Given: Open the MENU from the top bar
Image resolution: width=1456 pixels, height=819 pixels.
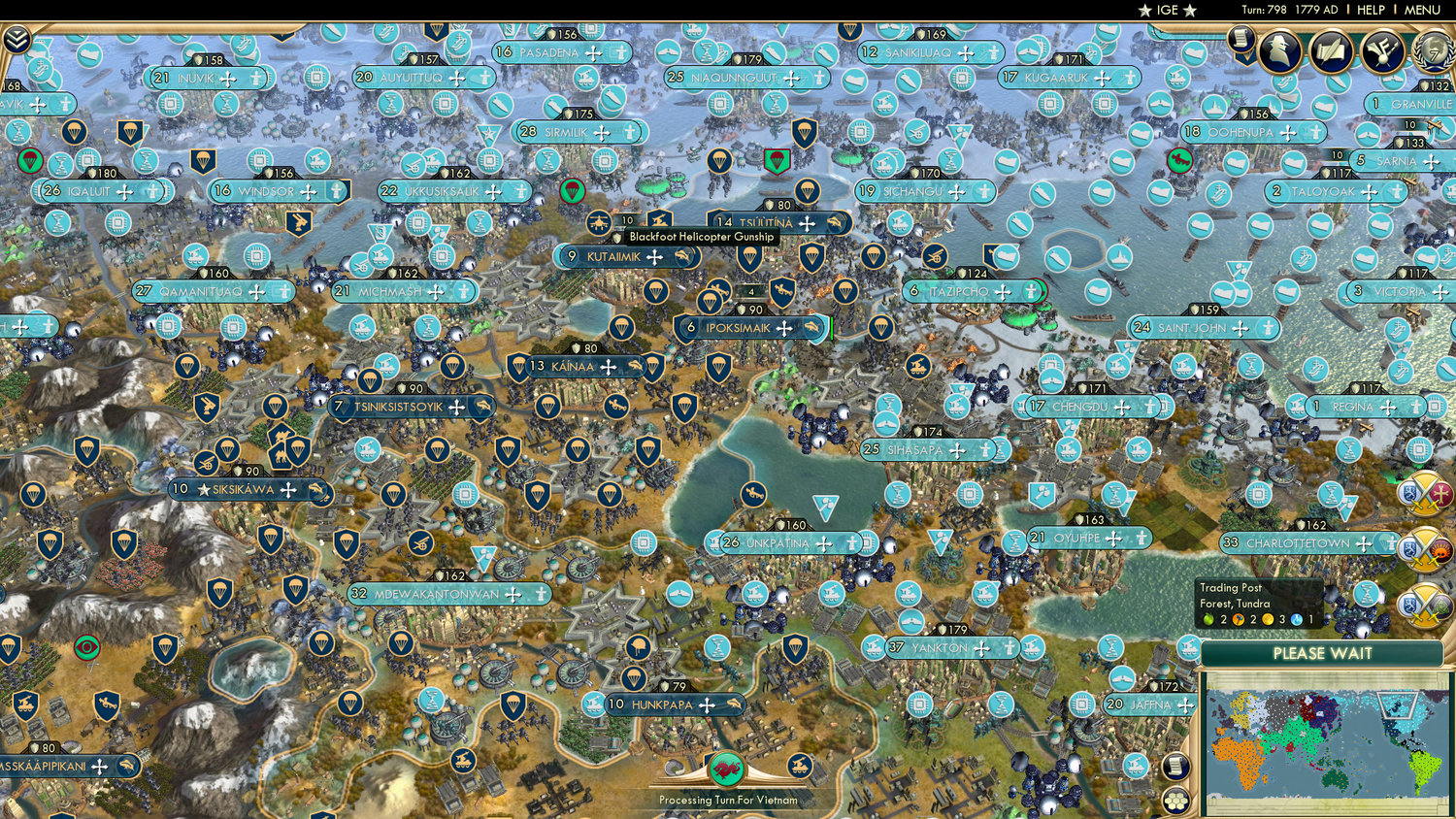Looking at the screenshot, I should click(1420, 11).
